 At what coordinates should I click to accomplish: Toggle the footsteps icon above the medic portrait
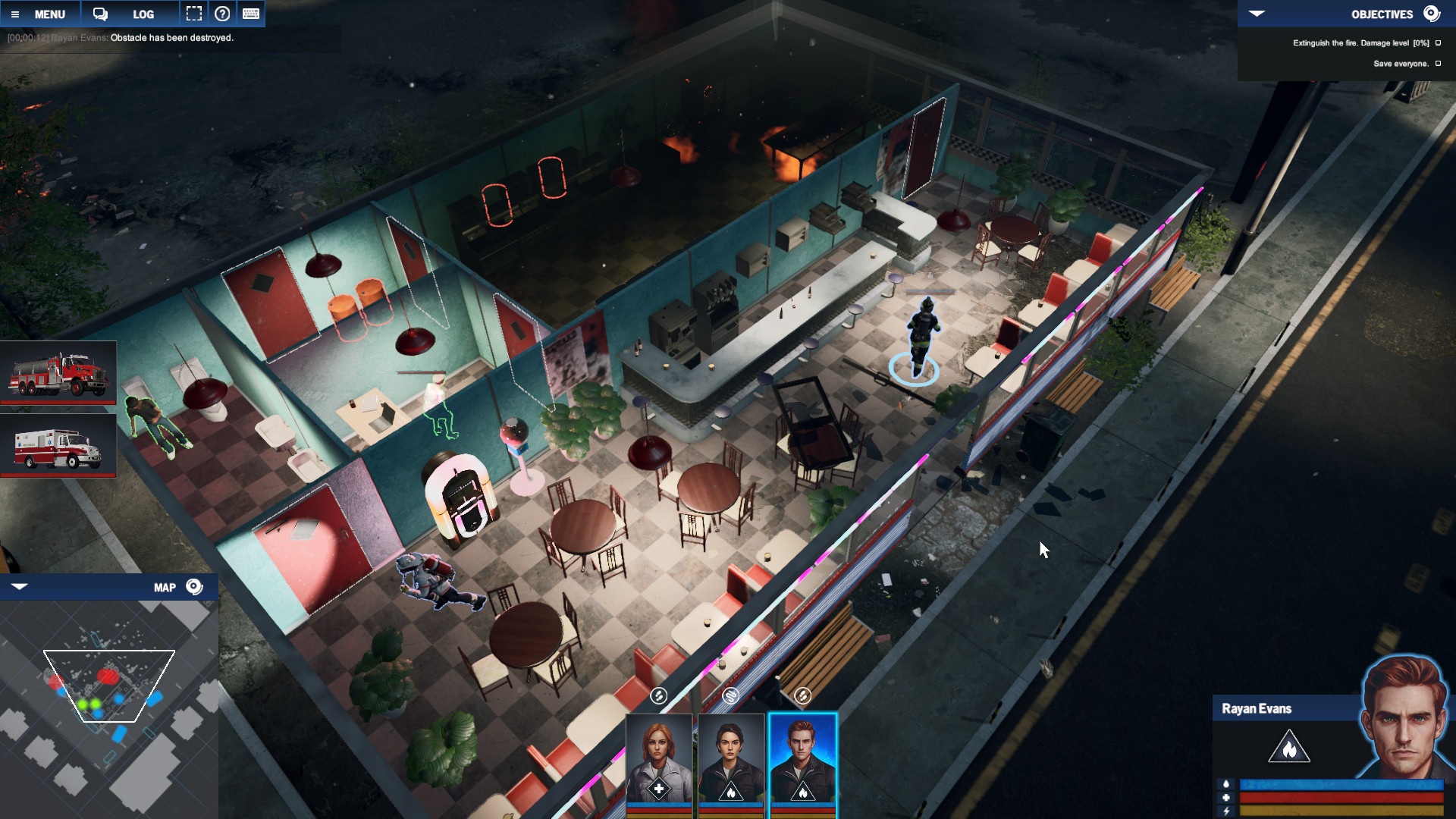pyautogui.click(x=658, y=694)
